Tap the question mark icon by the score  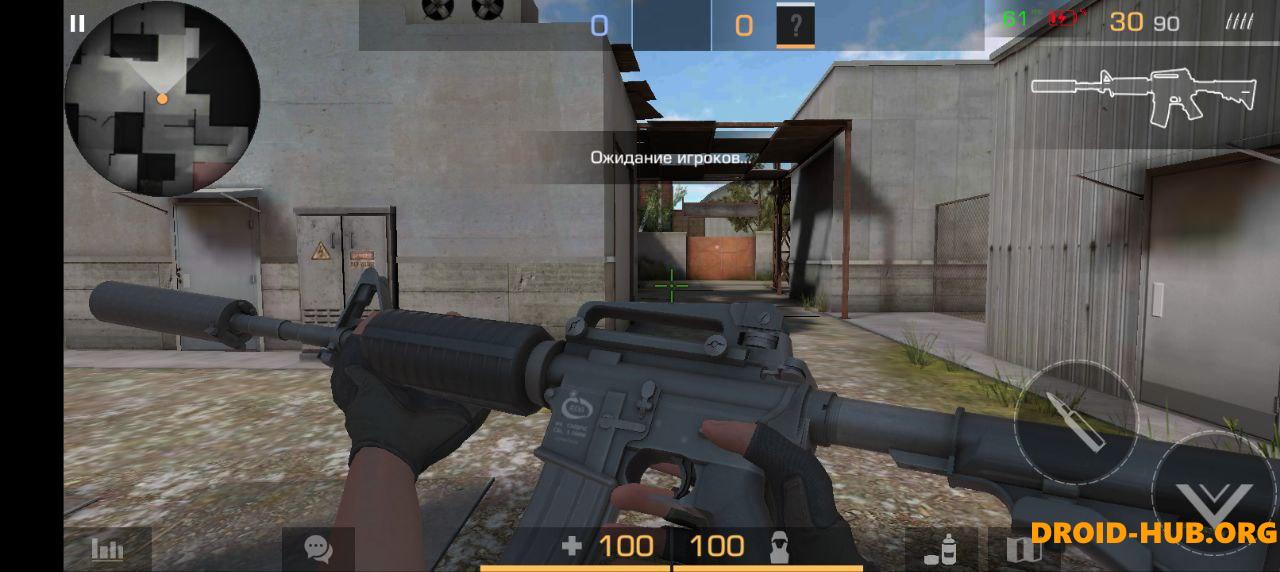coord(796,26)
